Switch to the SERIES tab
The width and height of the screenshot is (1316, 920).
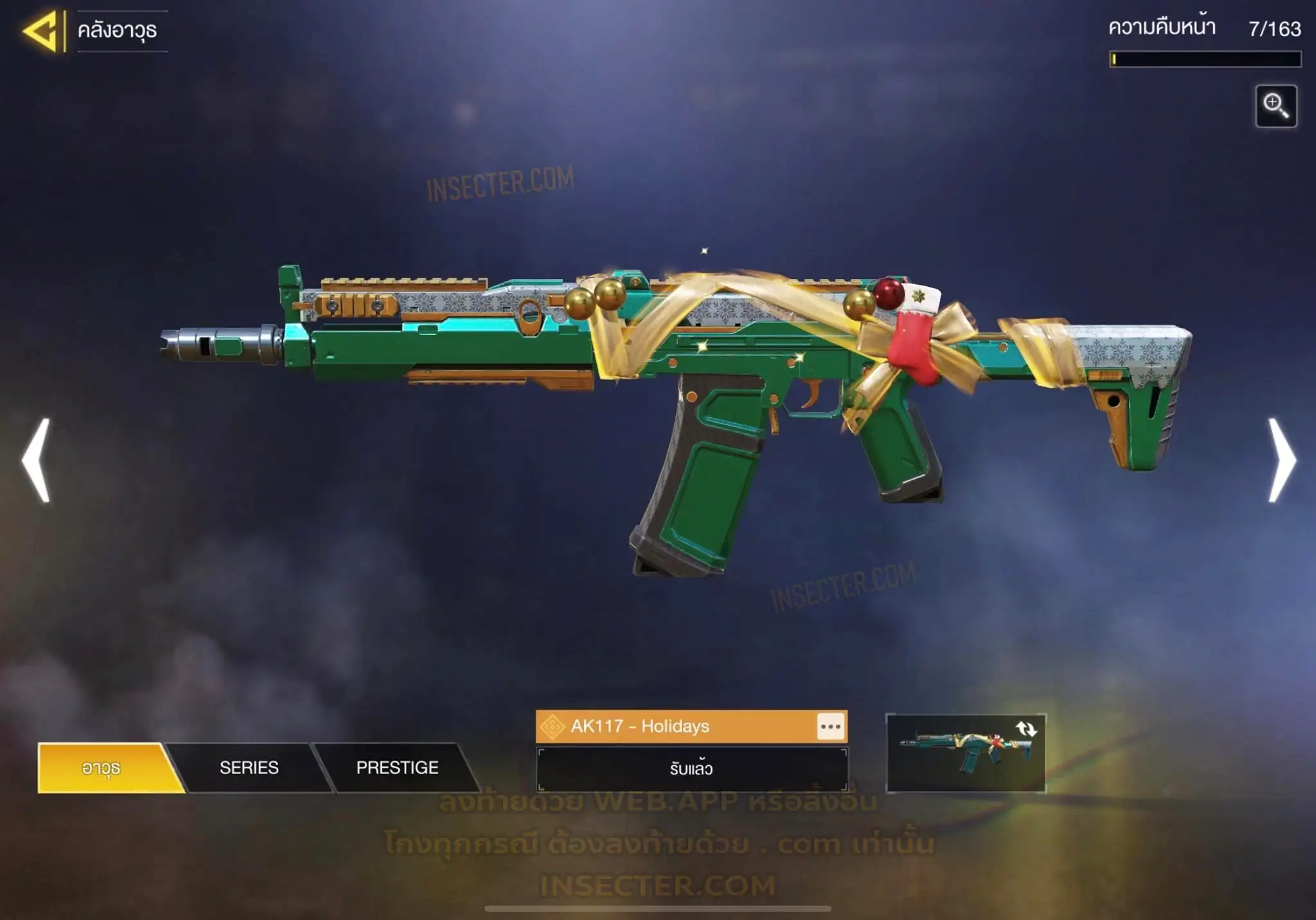[249, 768]
